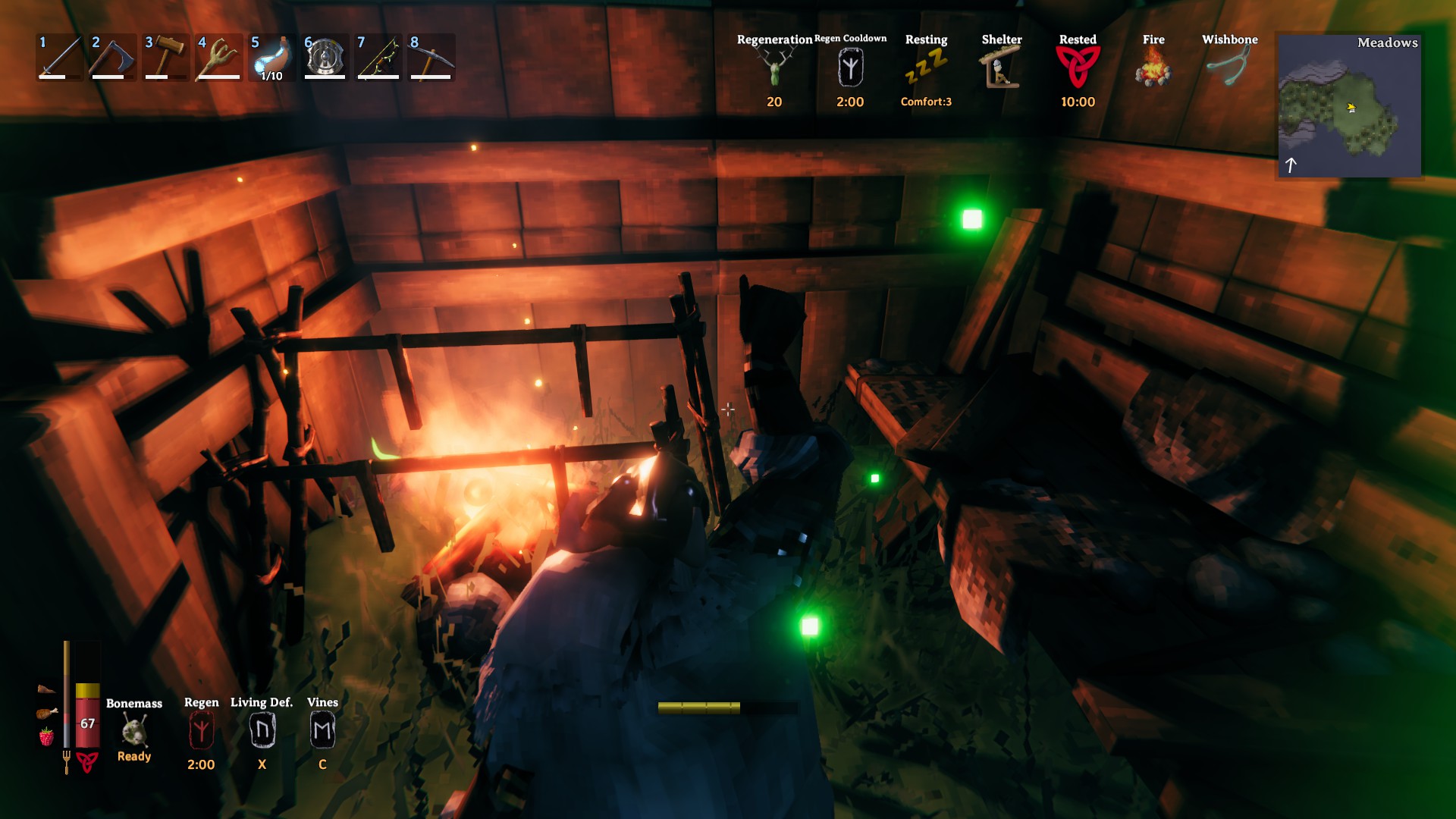This screenshot has width=1456, height=819.
Task: Click the Regeneration status effect icon
Action: 774,70
